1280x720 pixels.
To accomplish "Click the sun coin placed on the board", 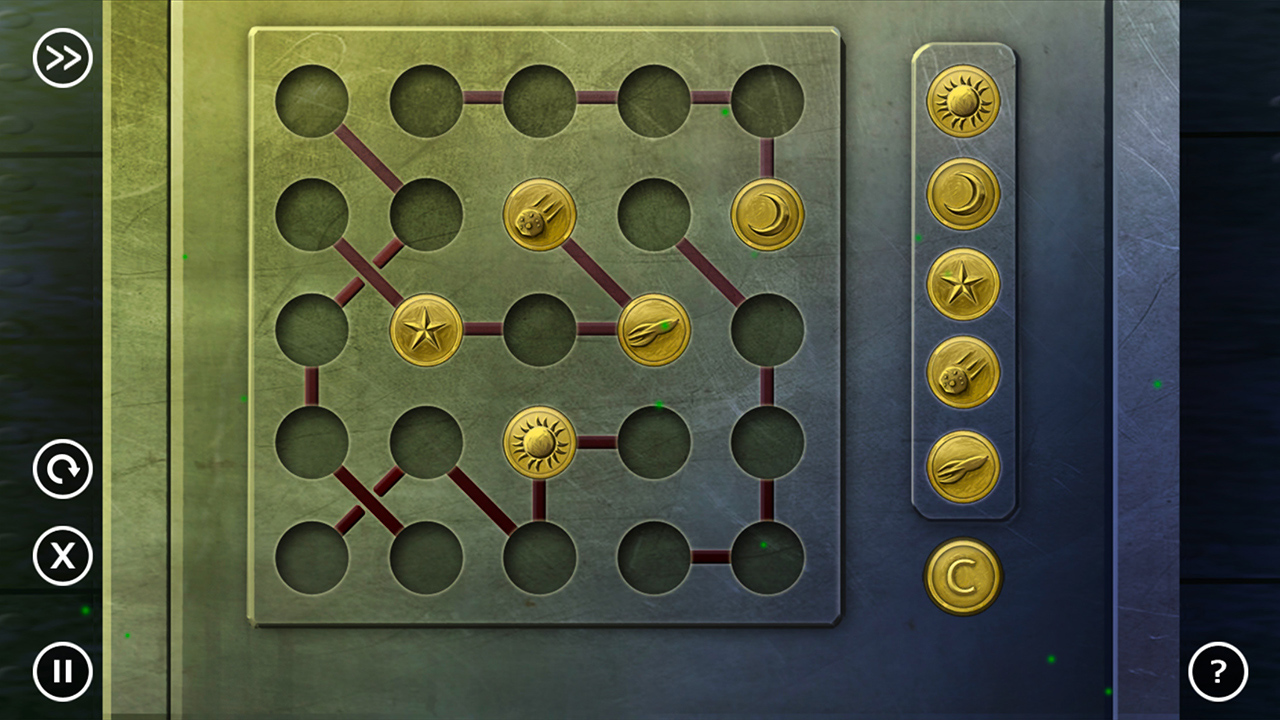I will 540,443.
